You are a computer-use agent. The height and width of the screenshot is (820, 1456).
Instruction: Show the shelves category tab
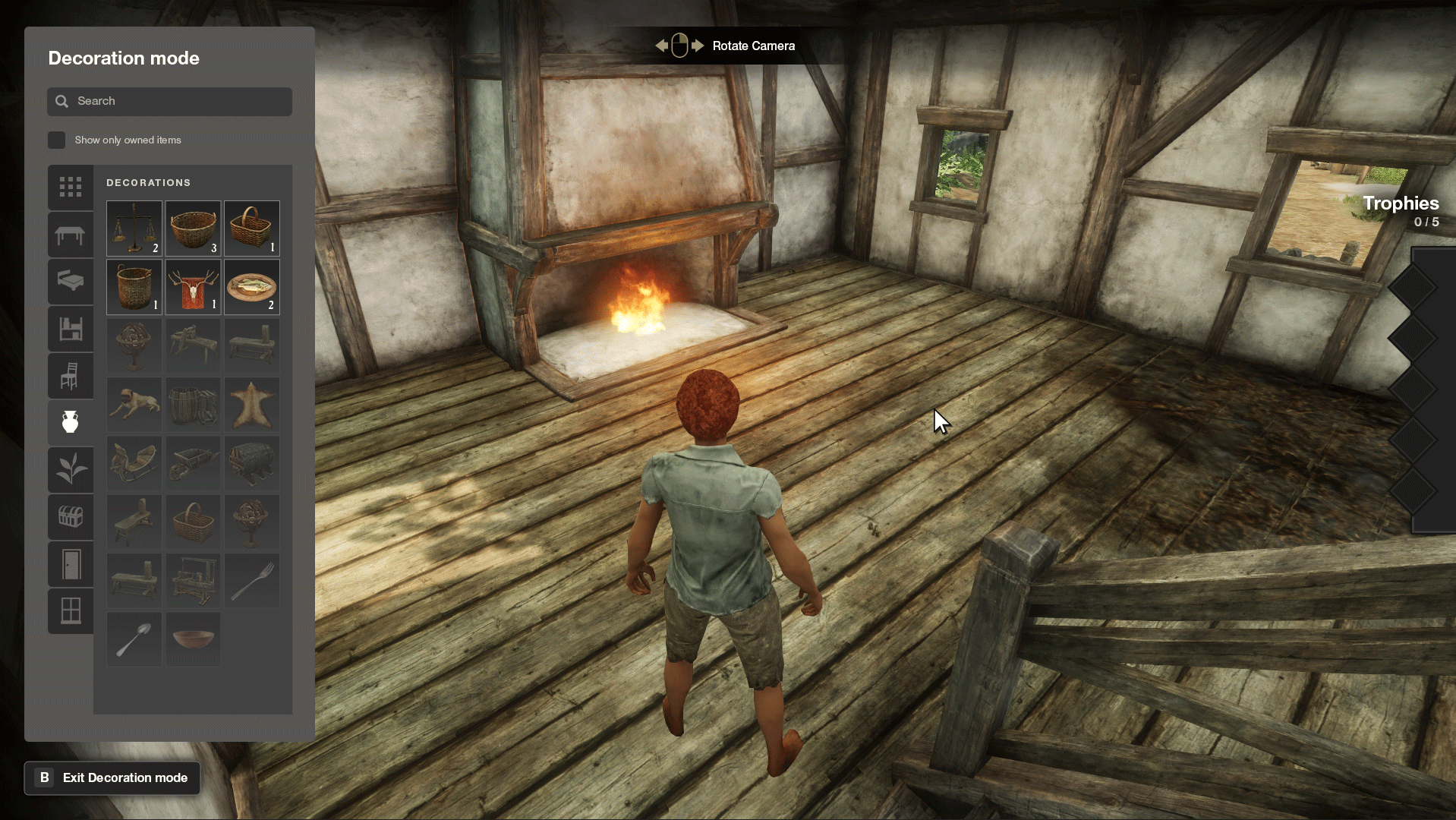tap(71, 329)
